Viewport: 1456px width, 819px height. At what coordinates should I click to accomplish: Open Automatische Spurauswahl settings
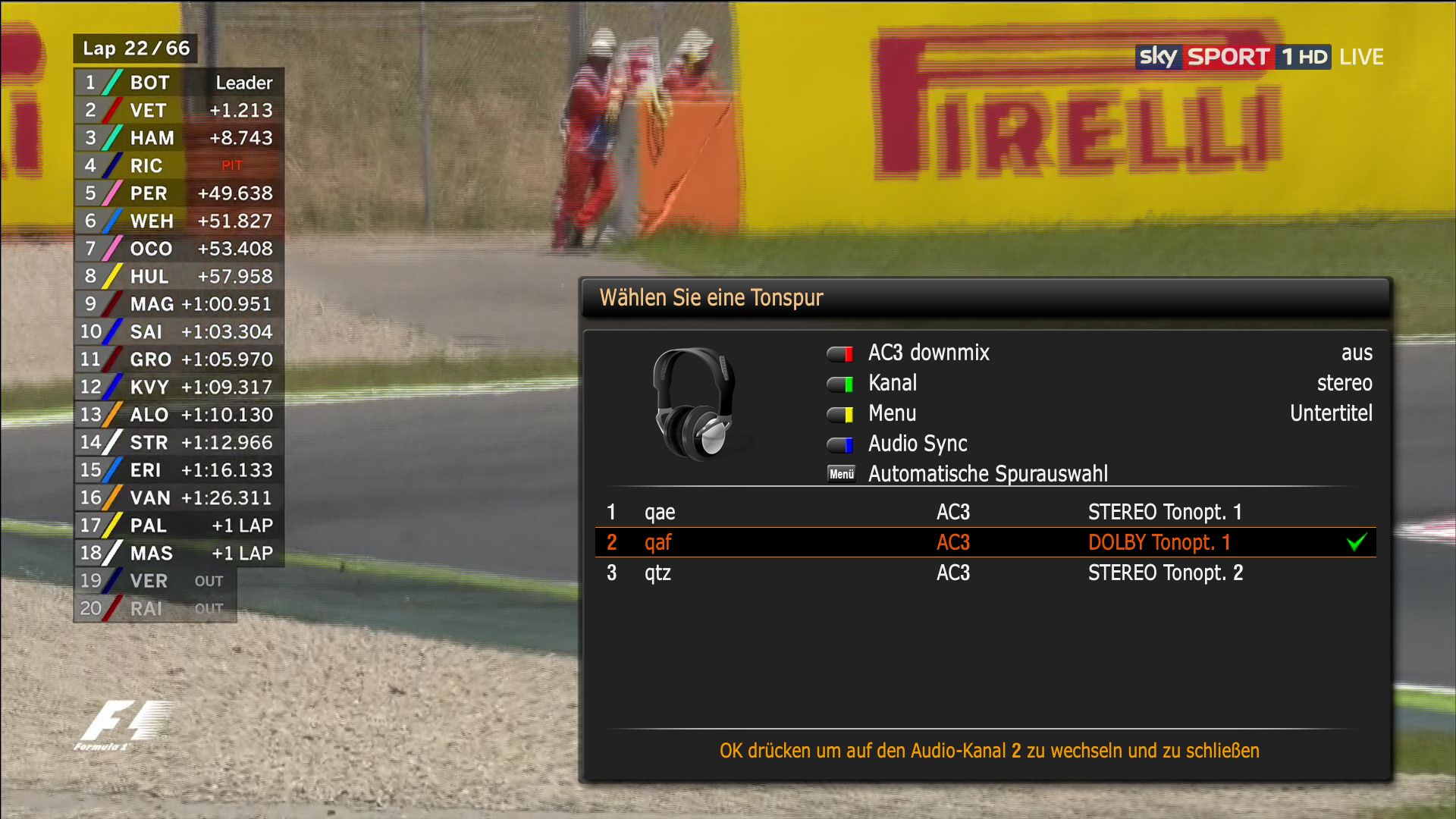[987, 475]
